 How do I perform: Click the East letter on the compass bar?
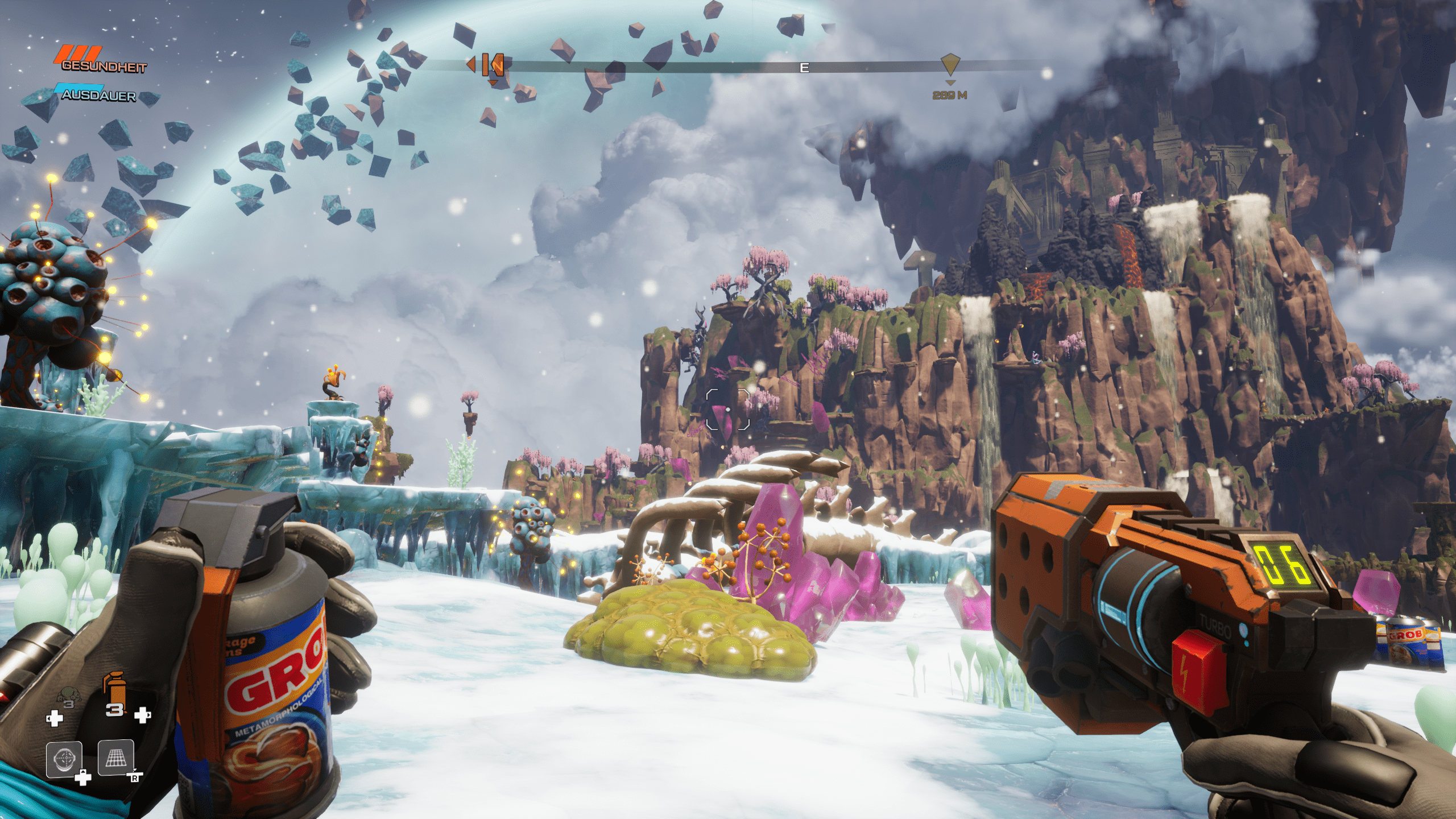(x=804, y=68)
